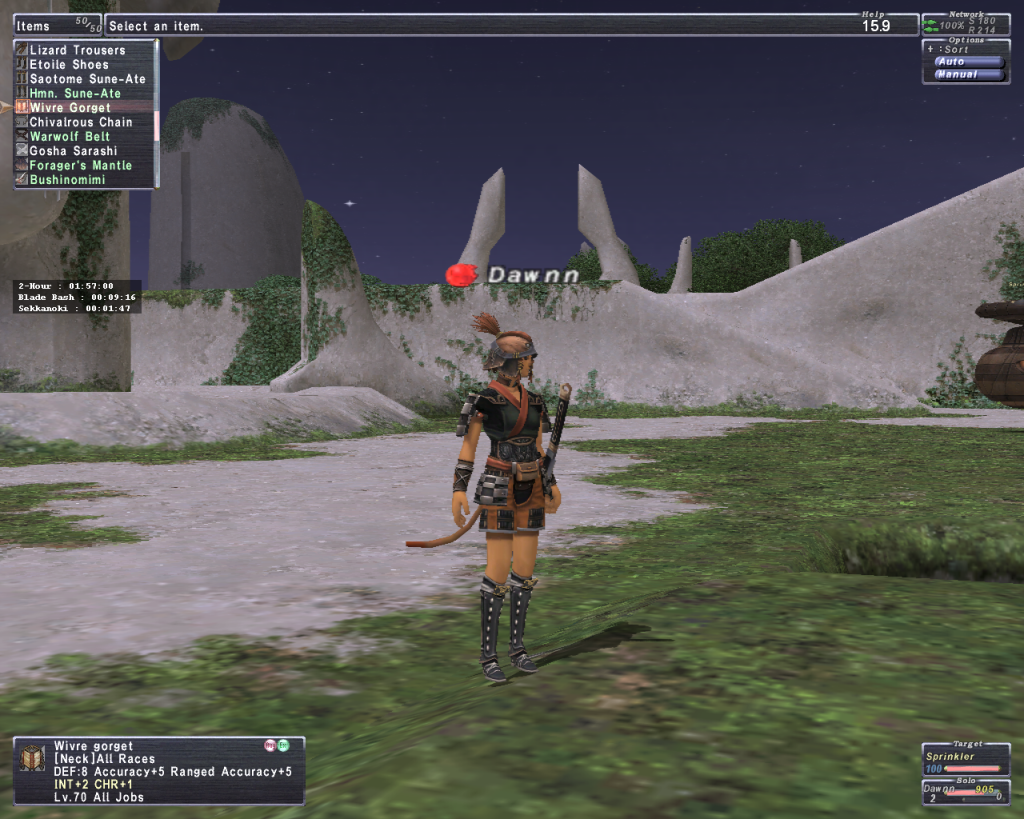
Task: Select Forager's Mantle from inventory
Action: [81, 166]
